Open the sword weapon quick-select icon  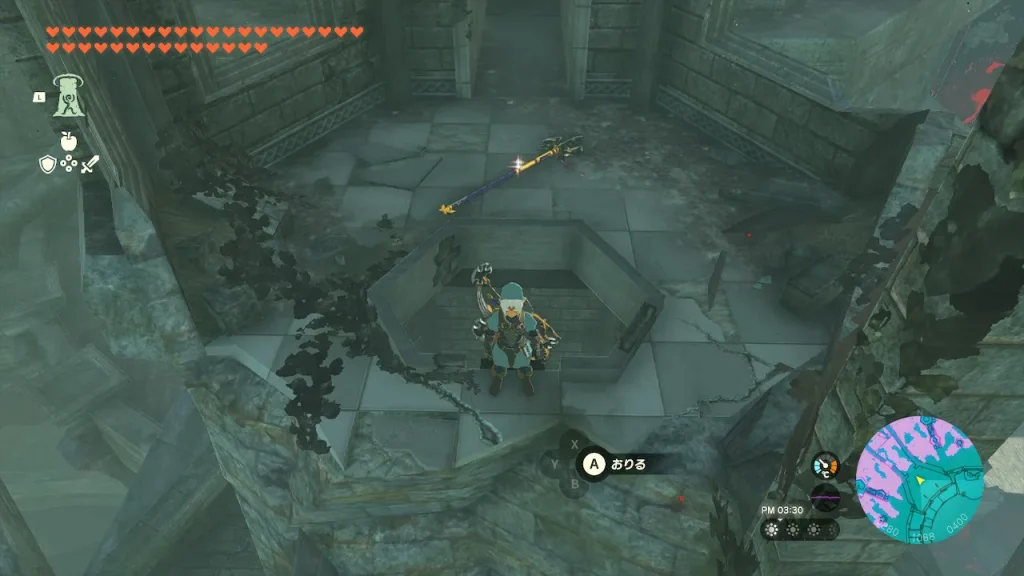89,163
